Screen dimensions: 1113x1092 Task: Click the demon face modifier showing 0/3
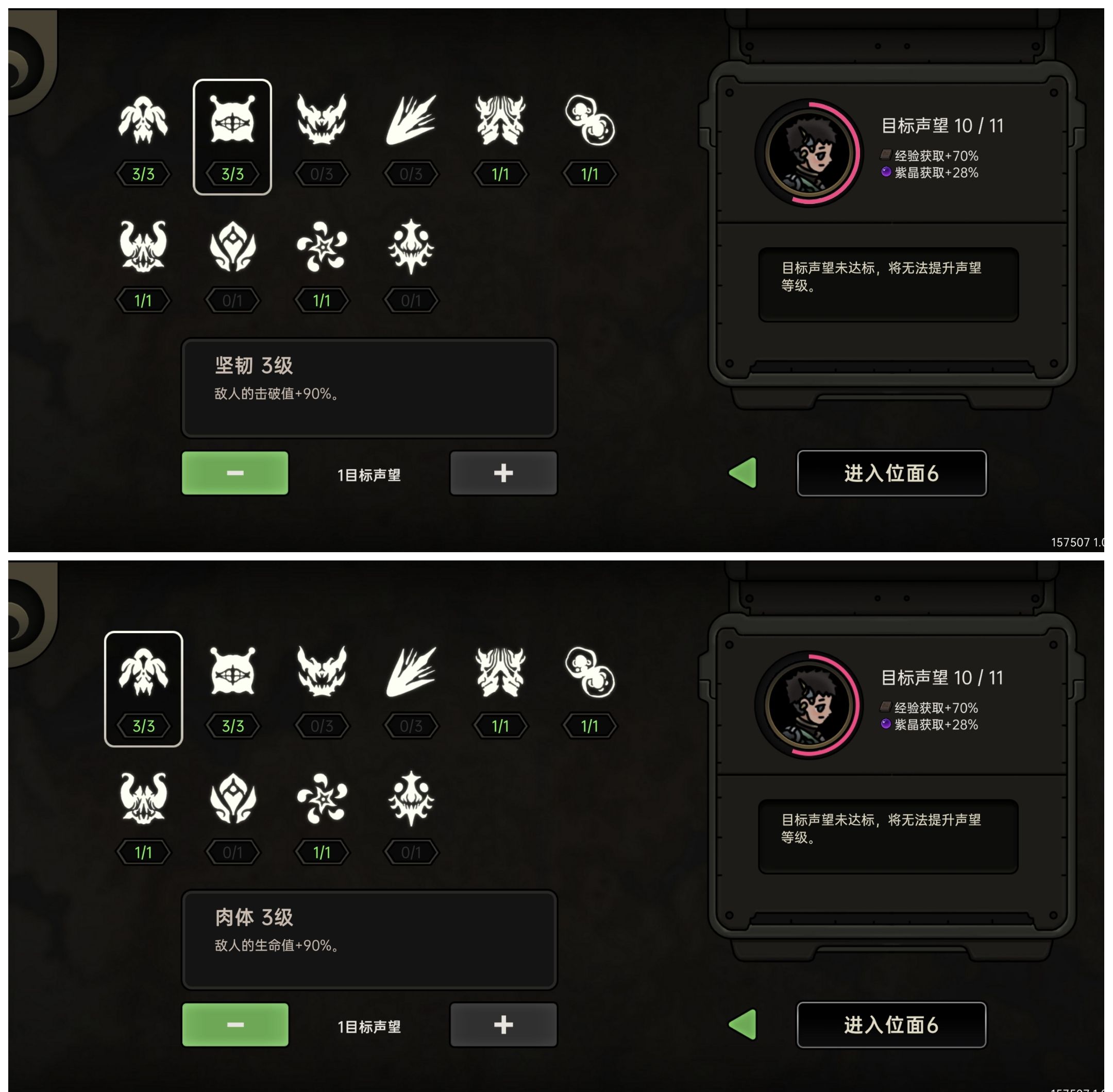point(322,121)
